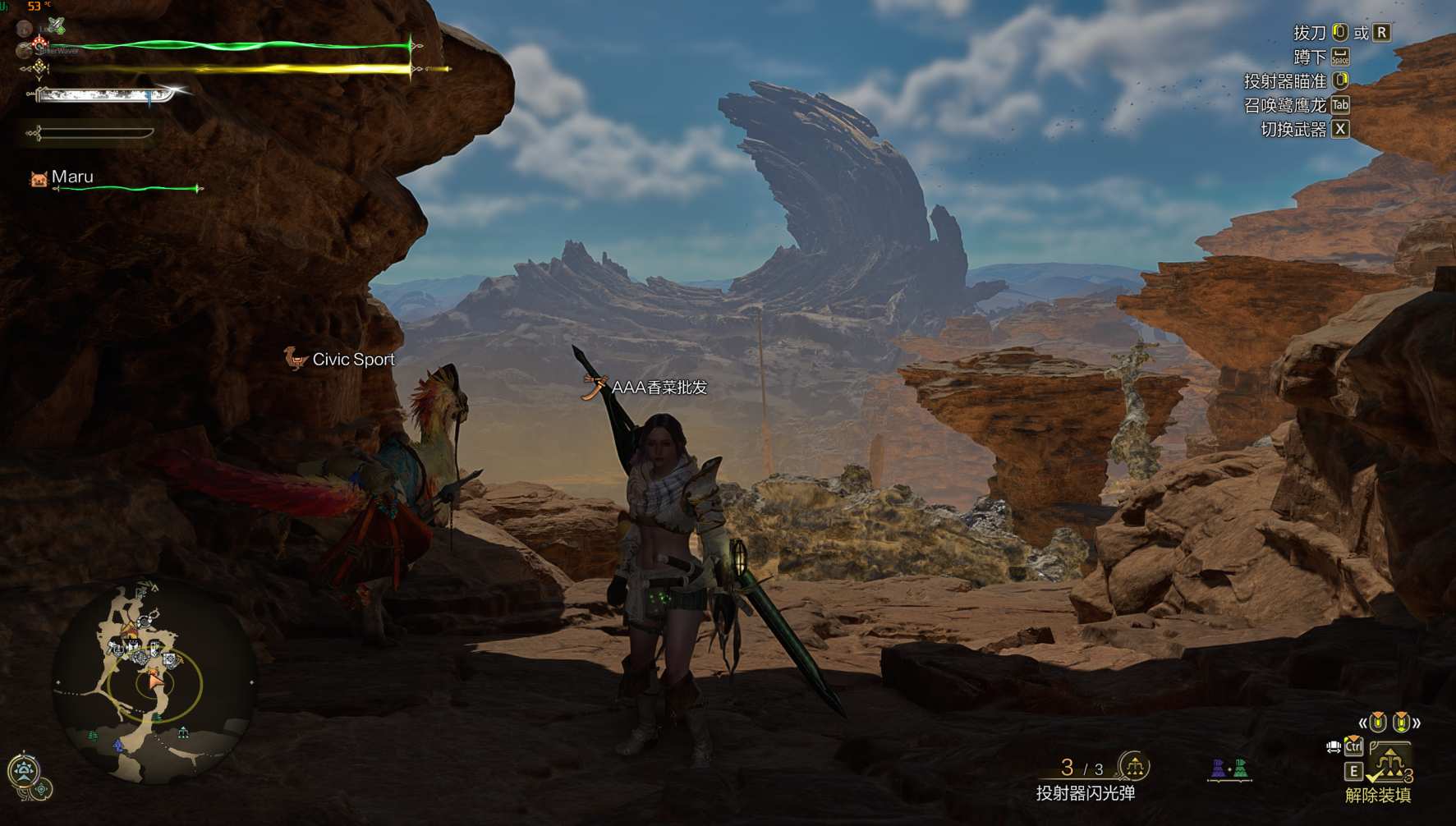Viewport: 1456px width, 826px height.
Task: Click the teal slinger ammo marker on minimap
Action: (183, 732)
